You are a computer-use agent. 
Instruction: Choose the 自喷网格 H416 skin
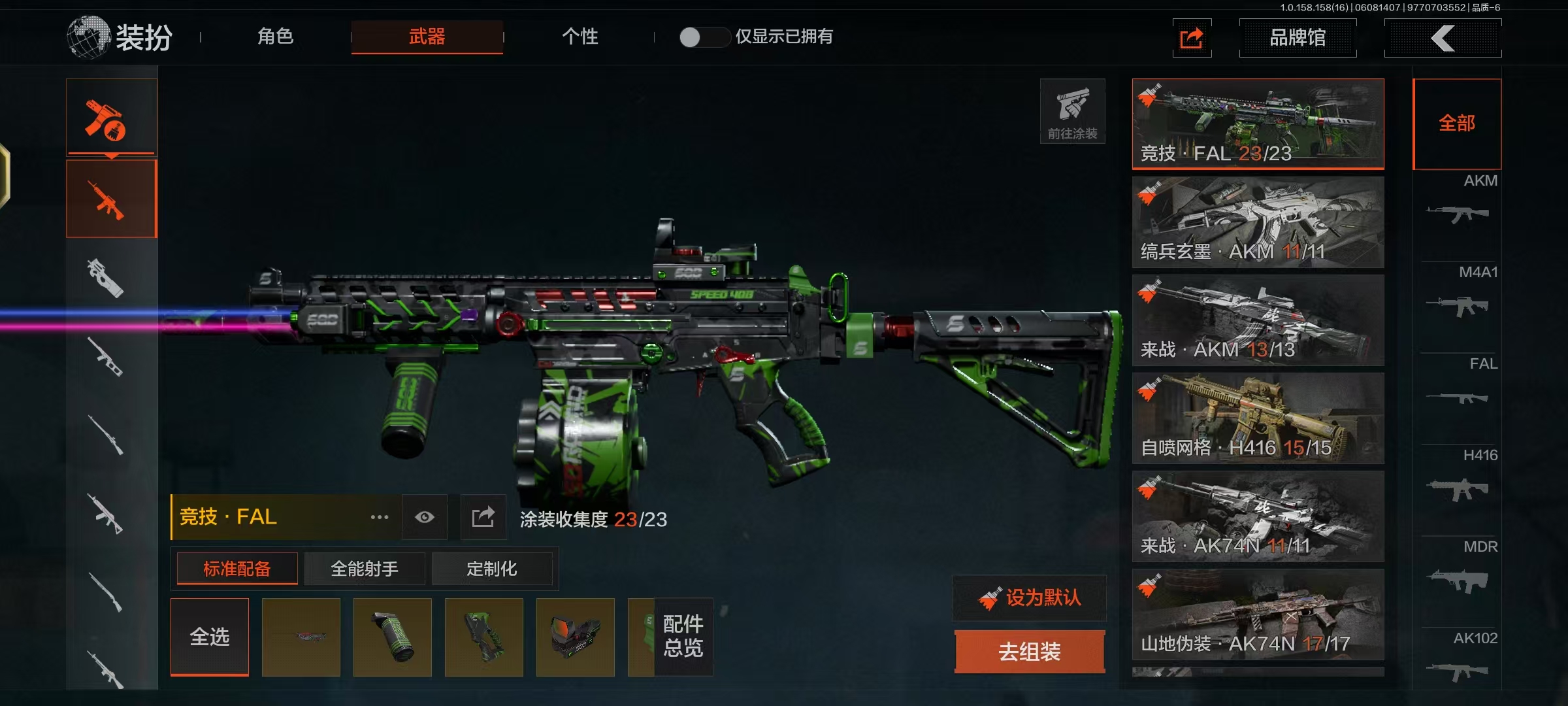[1258, 418]
